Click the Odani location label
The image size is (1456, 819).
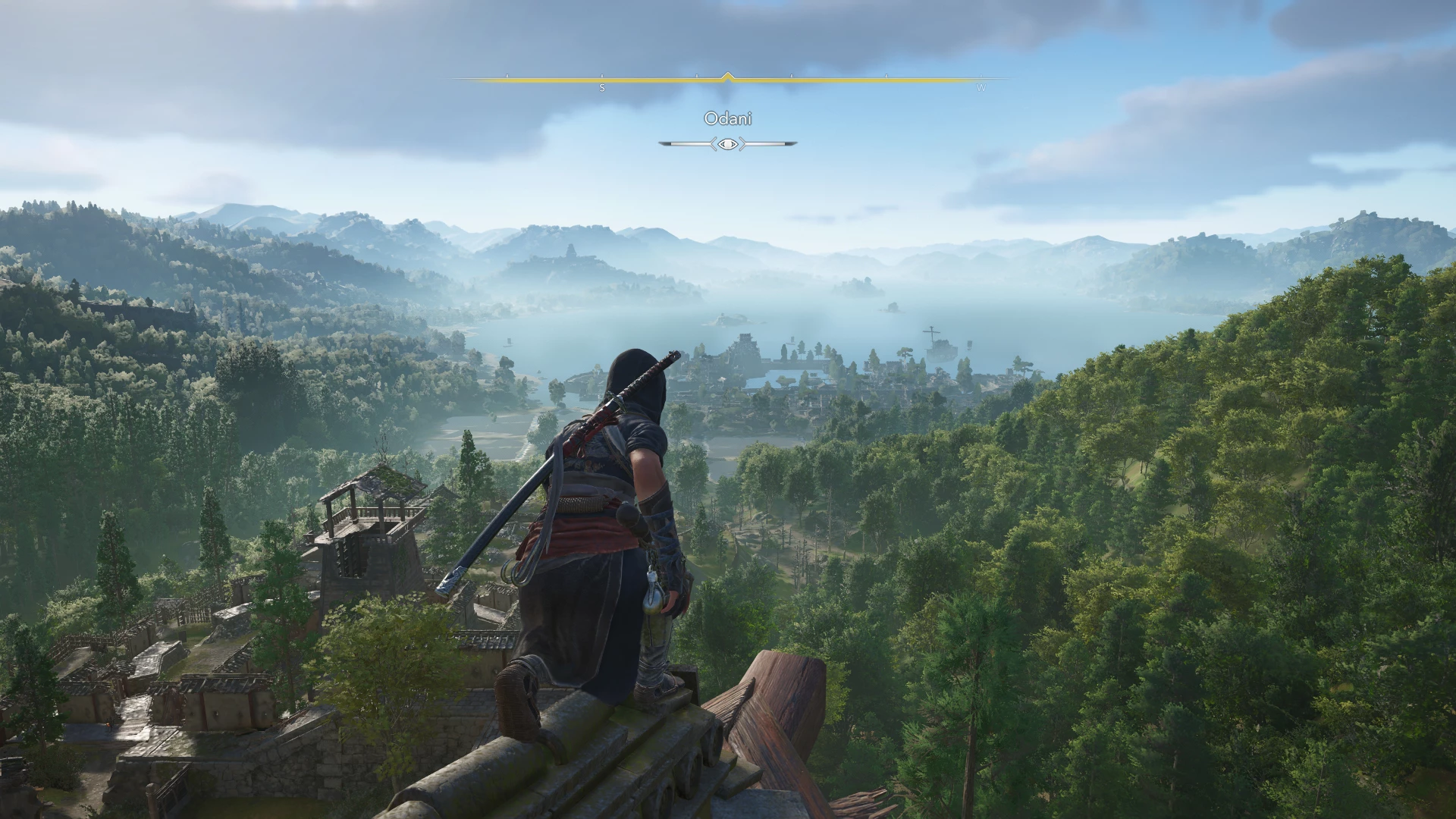point(728,119)
